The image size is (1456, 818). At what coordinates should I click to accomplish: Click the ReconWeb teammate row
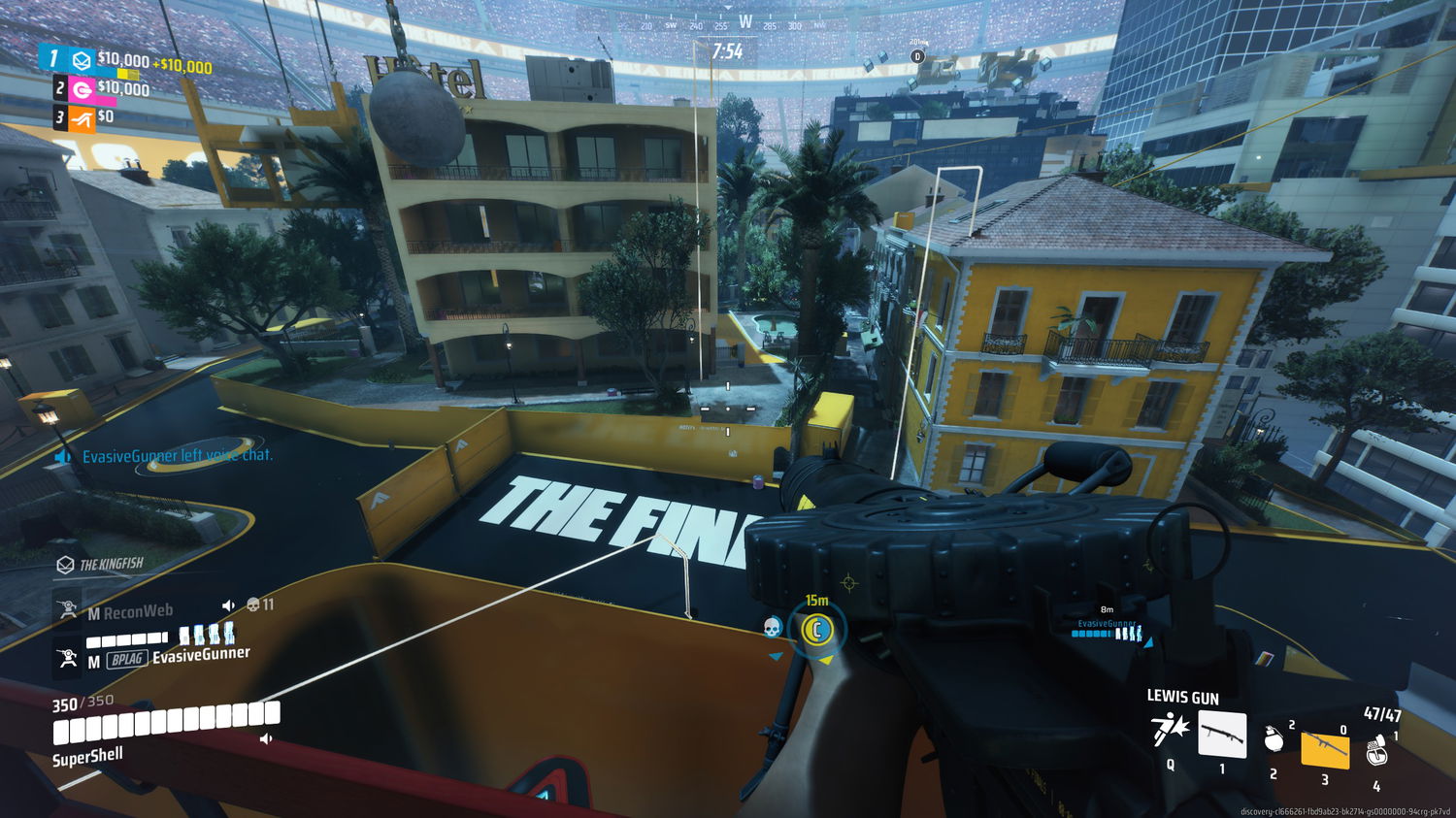tap(136, 611)
